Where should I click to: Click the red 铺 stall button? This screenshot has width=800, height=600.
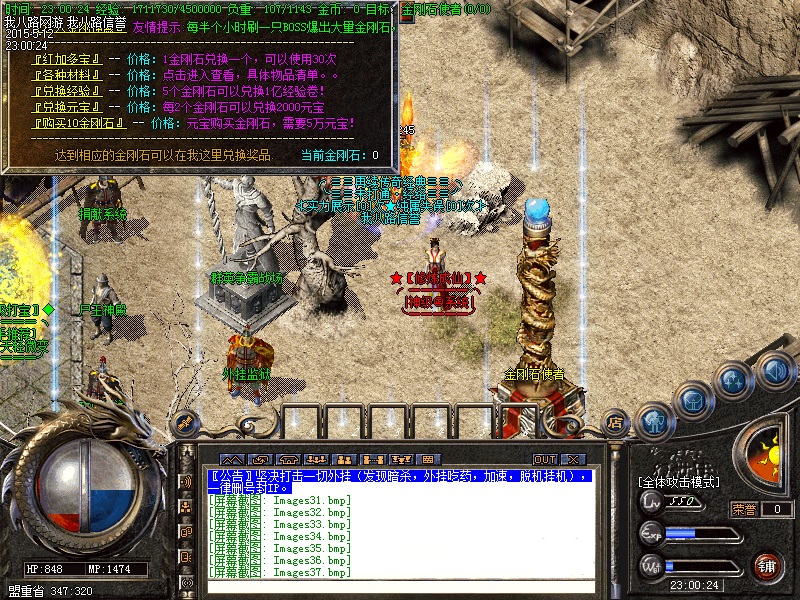click(x=767, y=565)
